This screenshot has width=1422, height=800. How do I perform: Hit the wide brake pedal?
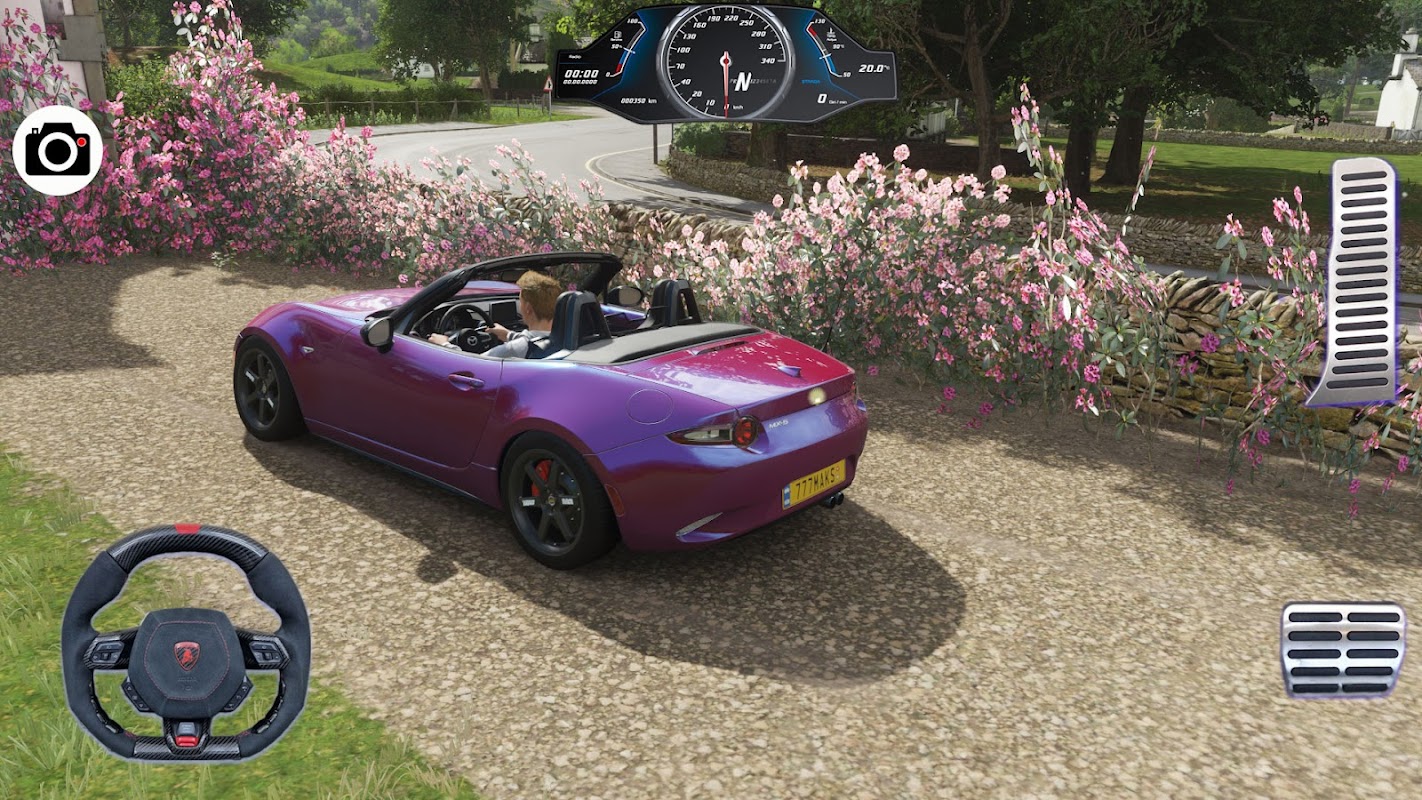point(1342,649)
